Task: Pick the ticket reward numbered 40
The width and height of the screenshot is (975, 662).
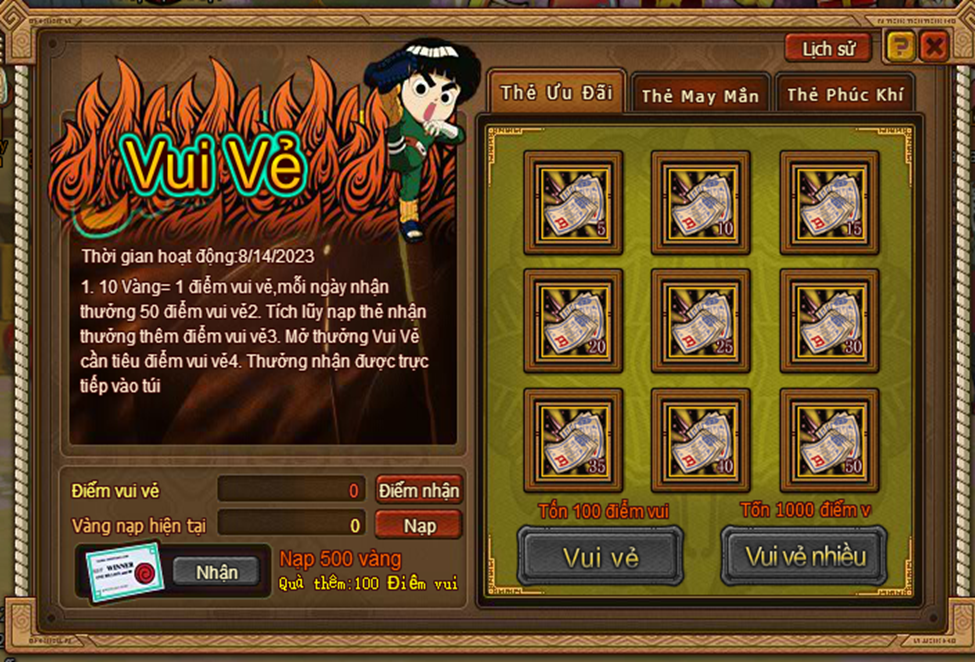Action: tap(700, 439)
